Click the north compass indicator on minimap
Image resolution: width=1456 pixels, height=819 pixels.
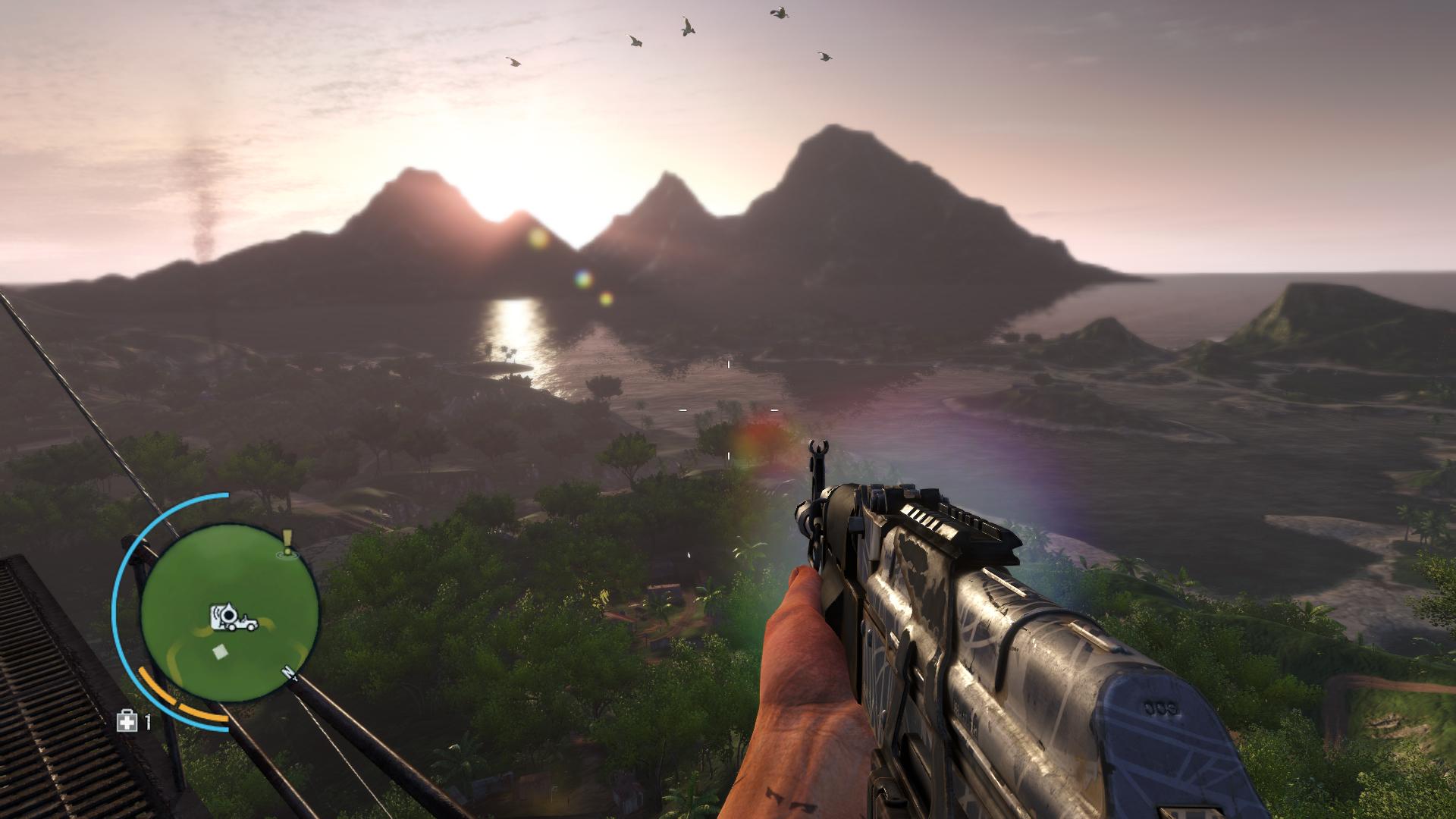(287, 673)
